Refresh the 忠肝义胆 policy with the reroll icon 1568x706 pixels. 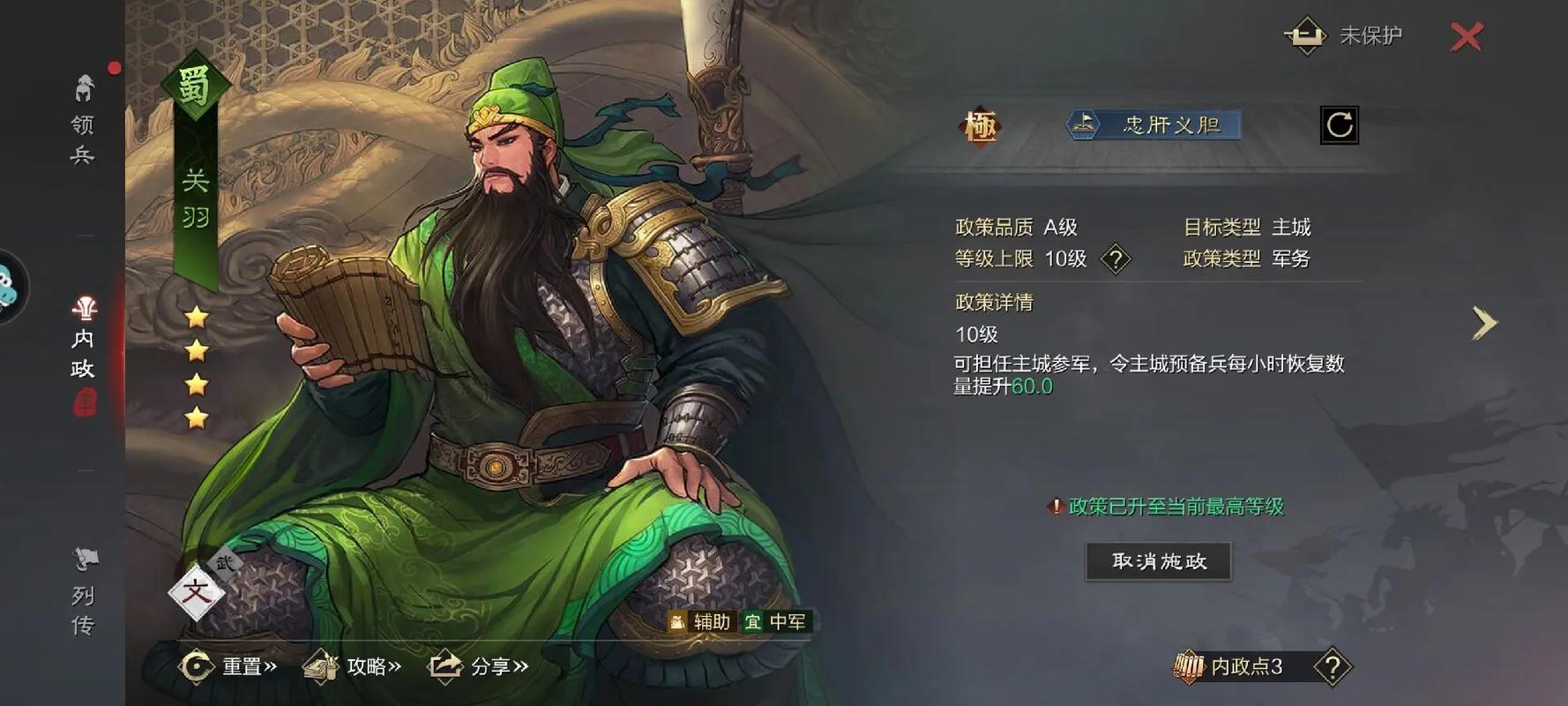[x=1340, y=126]
